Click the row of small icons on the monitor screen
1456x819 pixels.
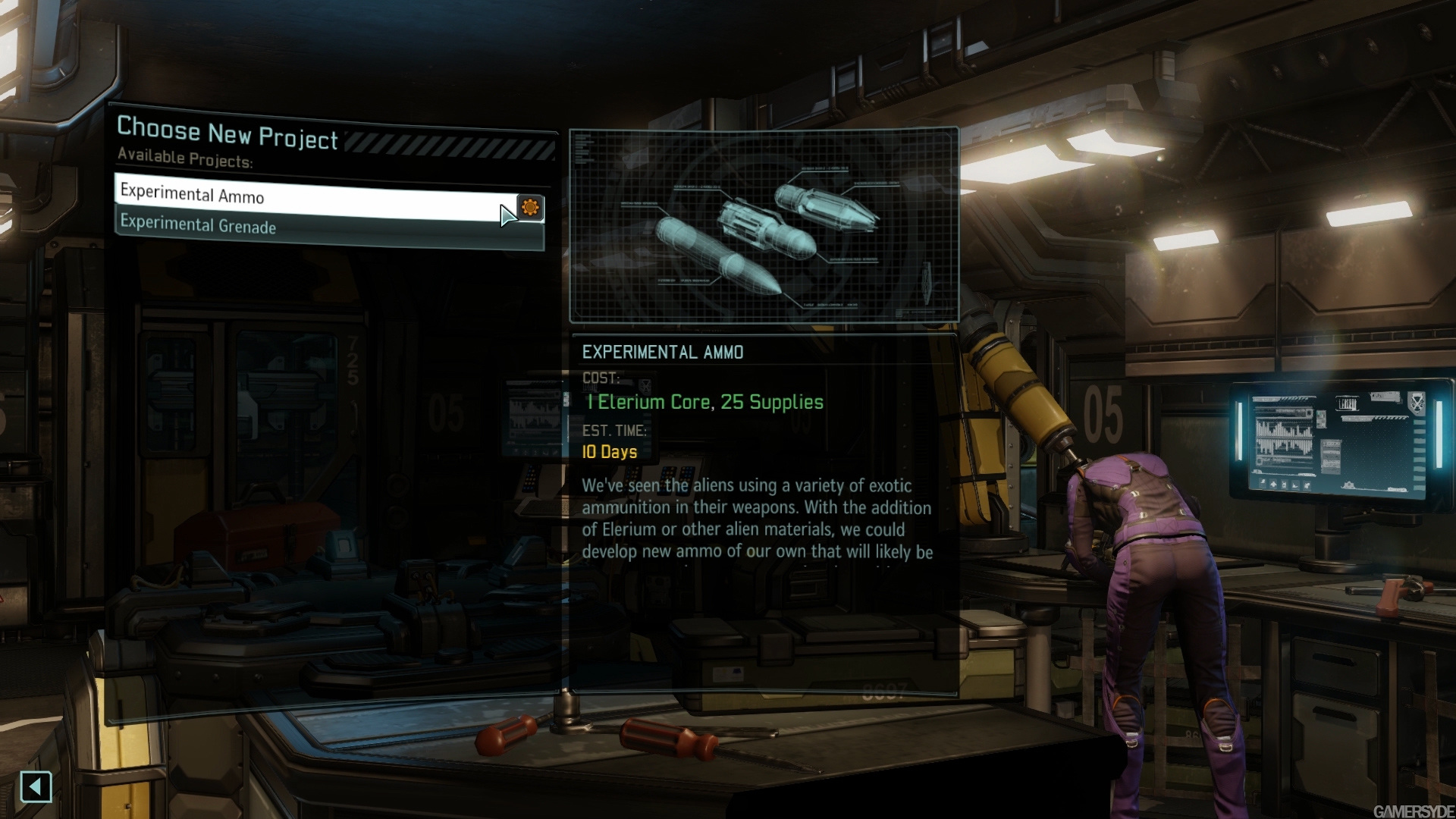pyautogui.click(x=1284, y=485)
